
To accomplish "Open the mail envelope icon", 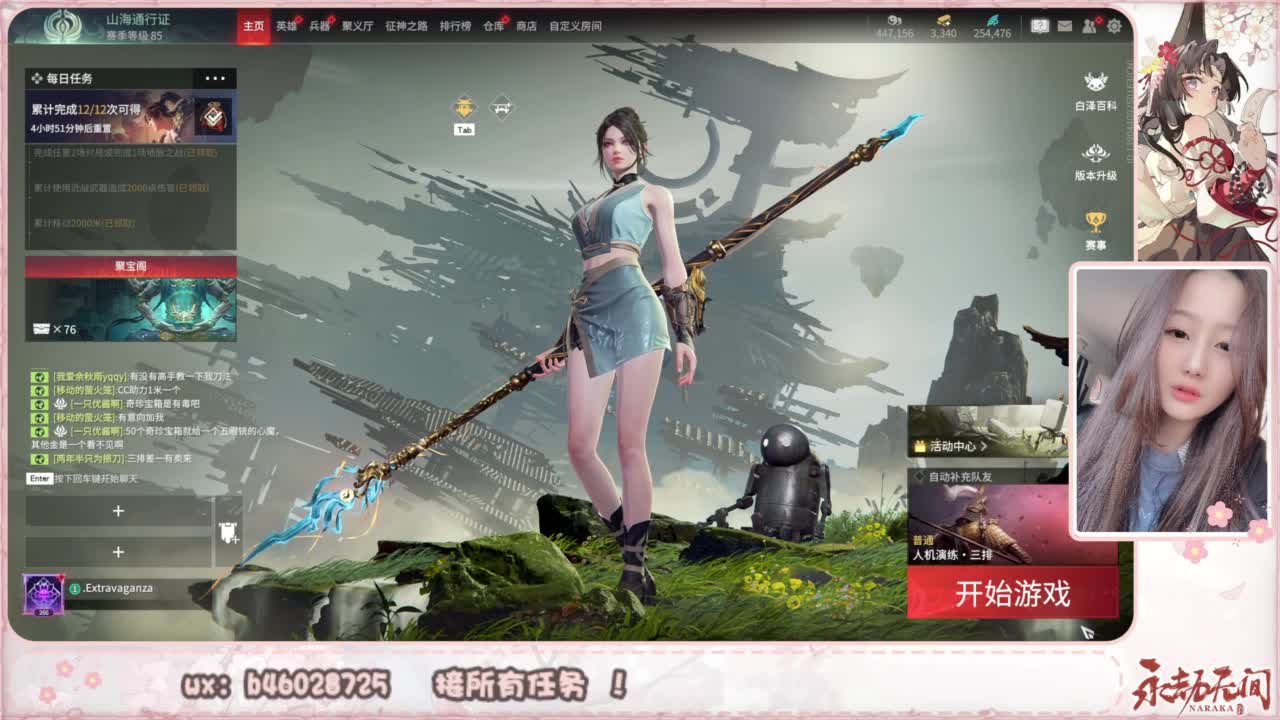I will [1064, 26].
